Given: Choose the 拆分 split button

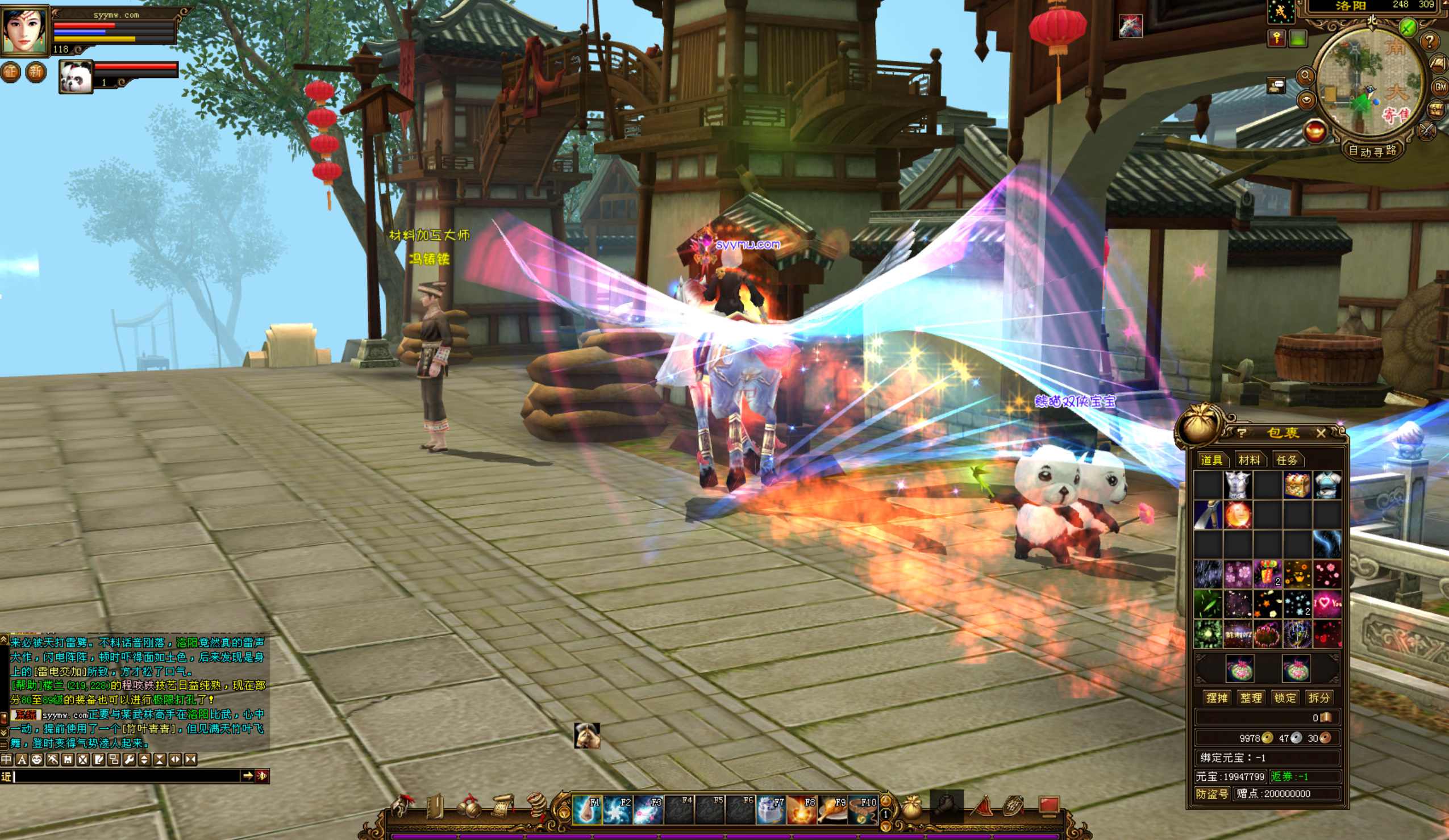Looking at the screenshot, I should click(x=1318, y=697).
